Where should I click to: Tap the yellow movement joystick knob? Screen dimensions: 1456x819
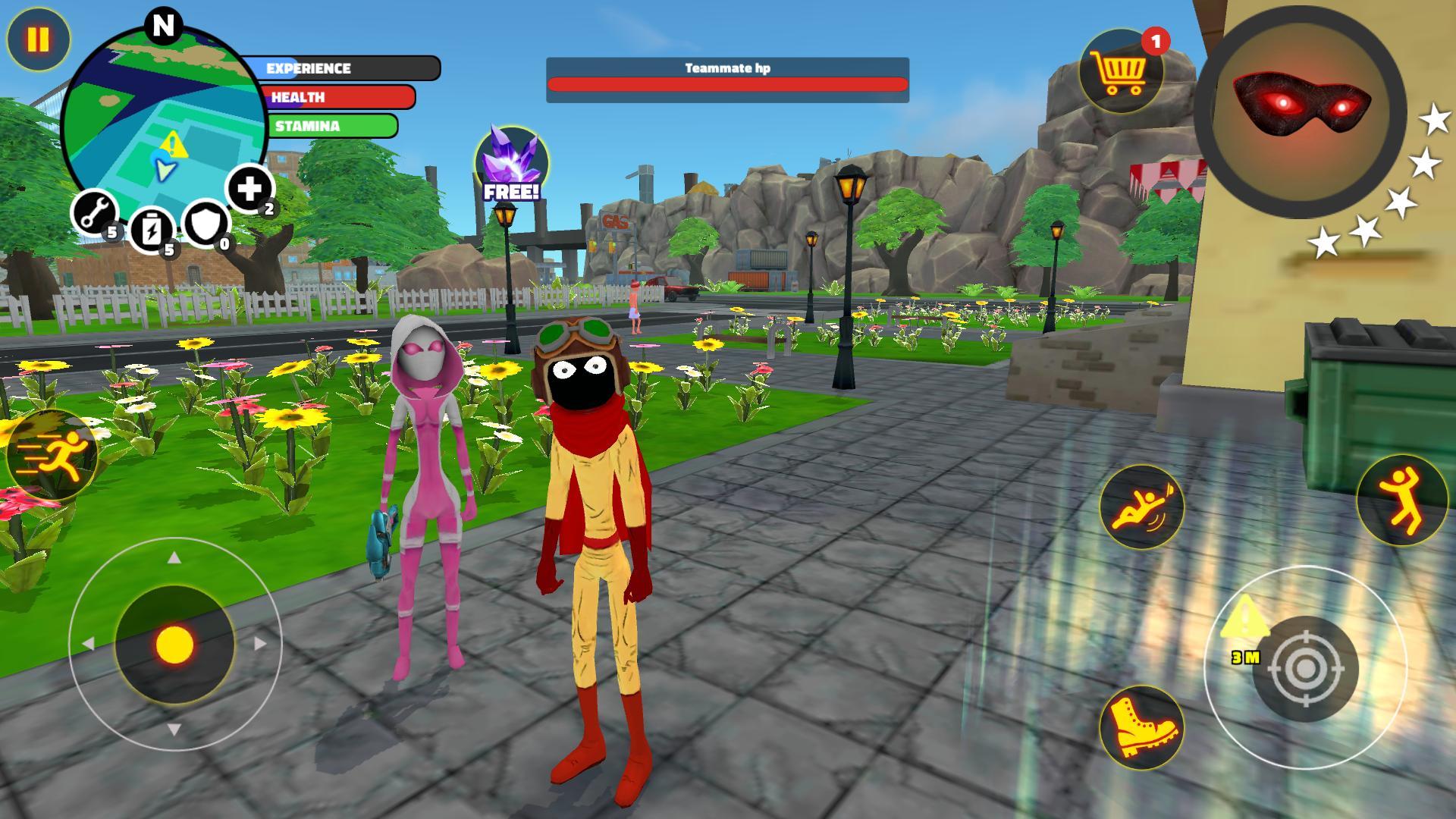[x=175, y=645]
